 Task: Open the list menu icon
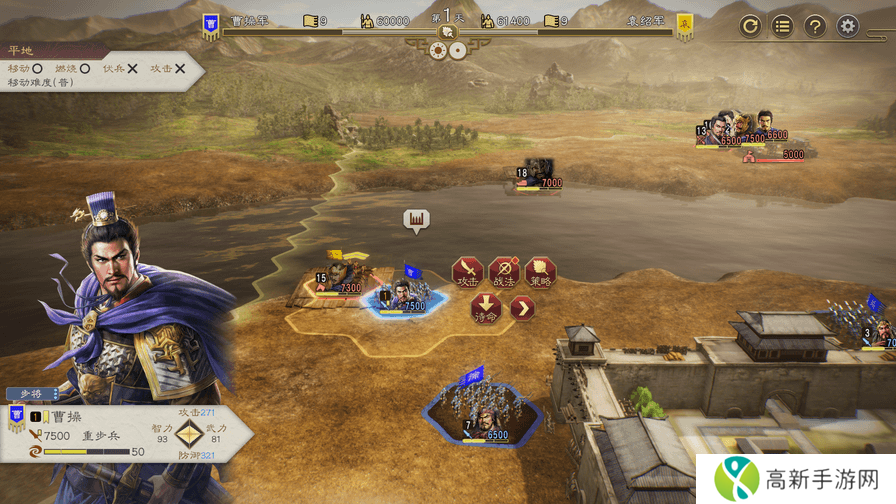pos(782,26)
